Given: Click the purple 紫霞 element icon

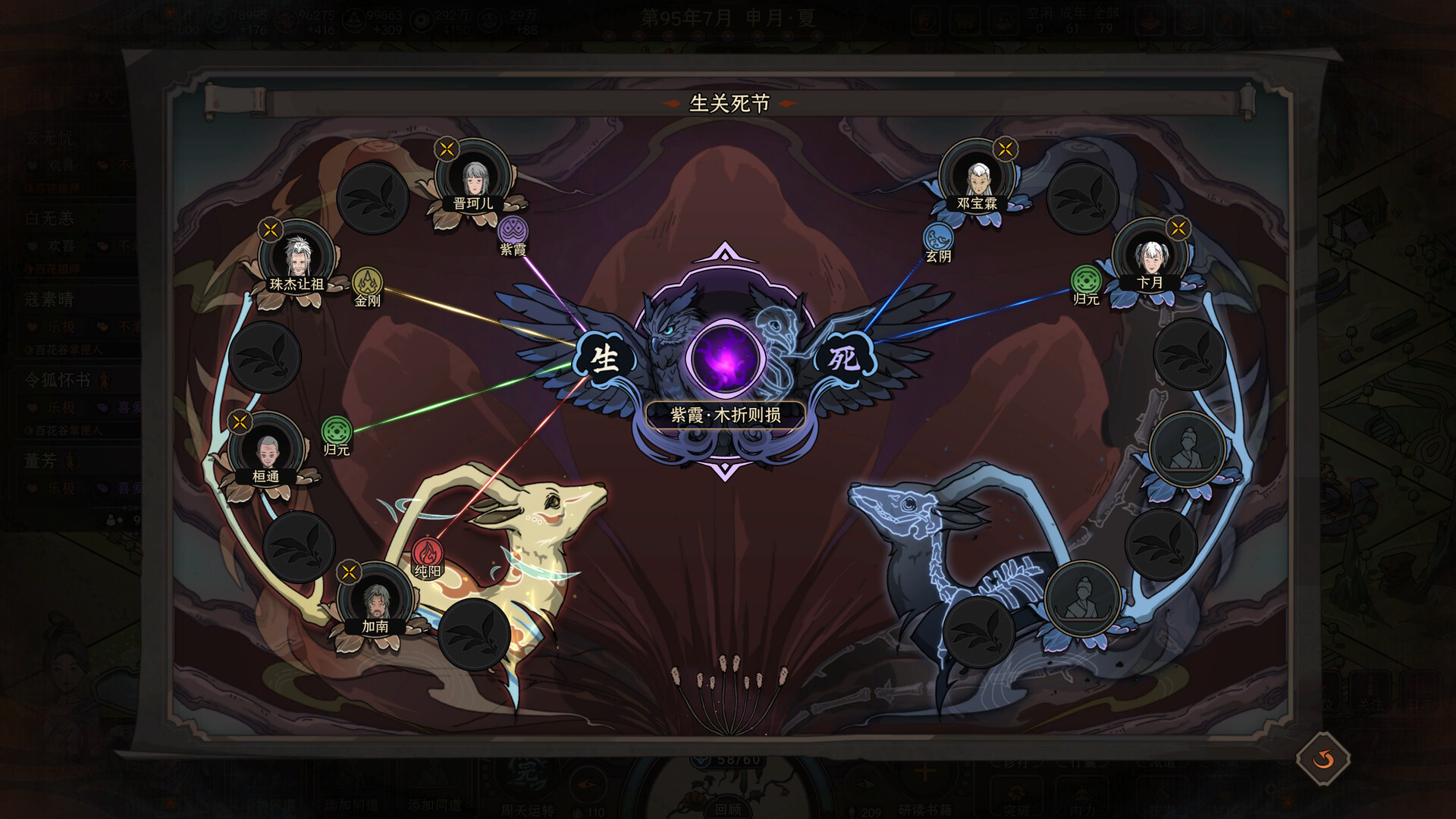Looking at the screenshot, I should pyautogui.click(x=513, y=230).
